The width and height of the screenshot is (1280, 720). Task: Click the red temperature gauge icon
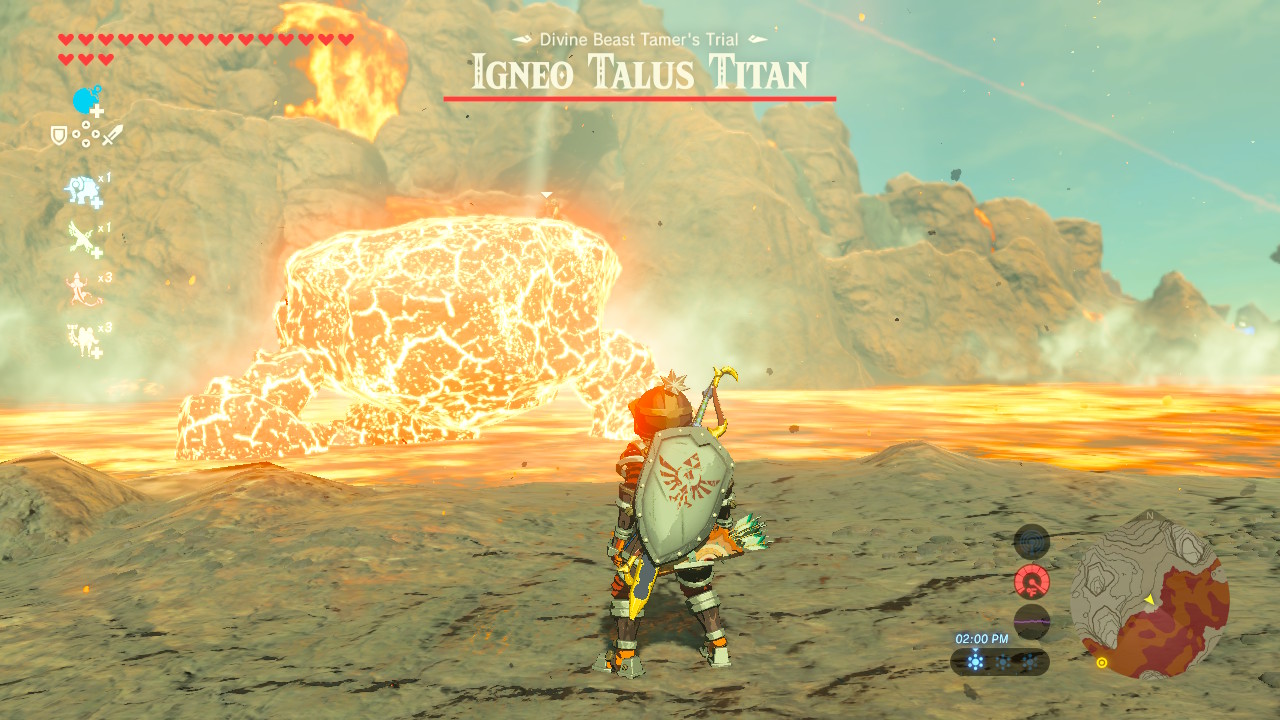click(1032, 580)
